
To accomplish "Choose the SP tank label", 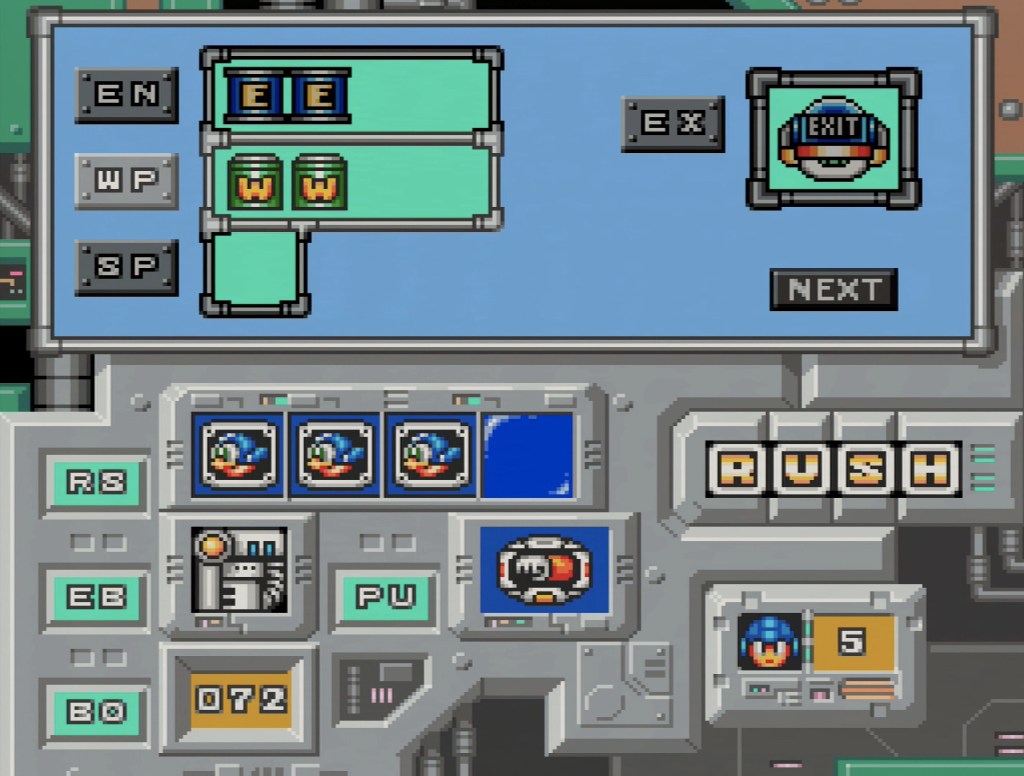I will [x=127, y=267].
